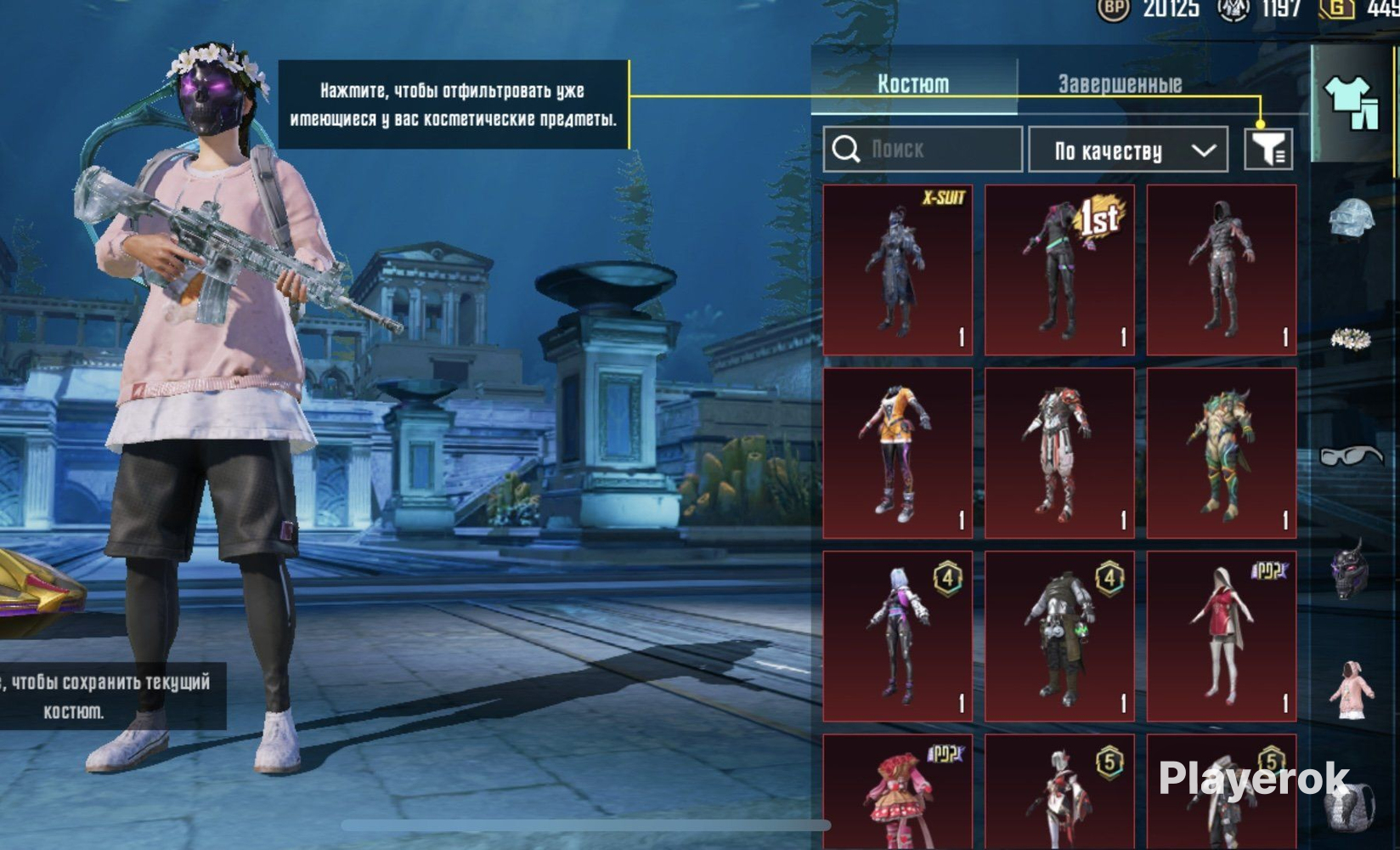This screenshot has width=1400, height=850.
Task: Open the Завершенные tab
Action: 1120,83
